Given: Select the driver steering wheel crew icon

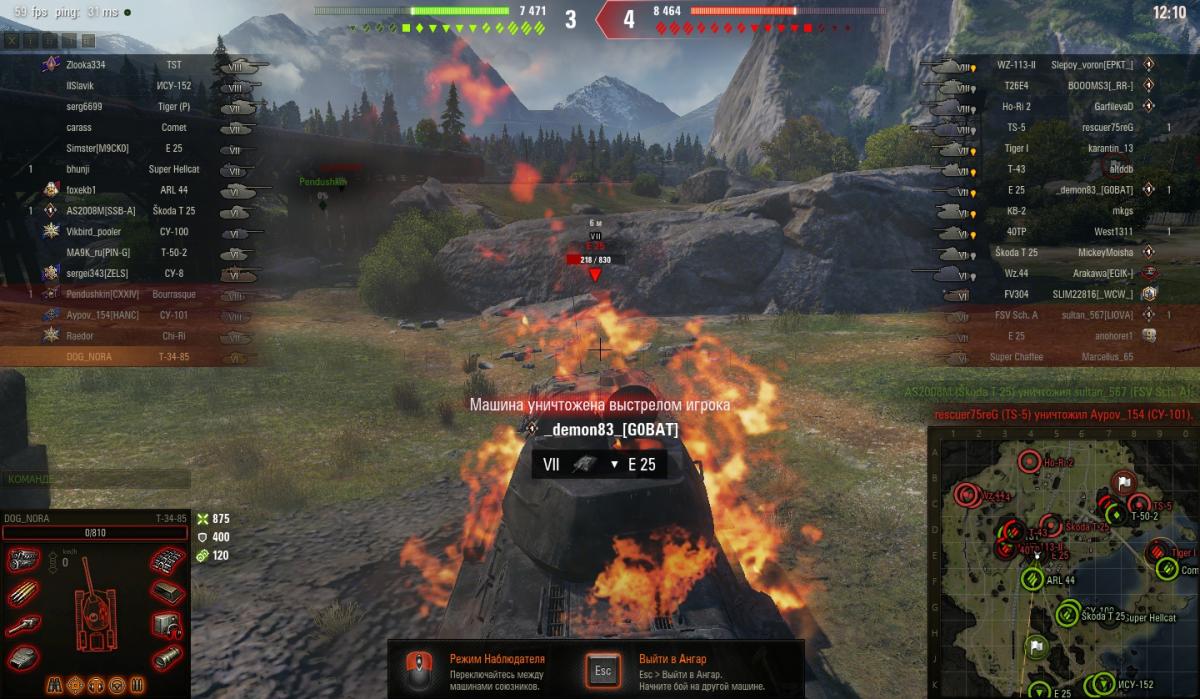Looking at the screenshot, I should coord(117,685).
